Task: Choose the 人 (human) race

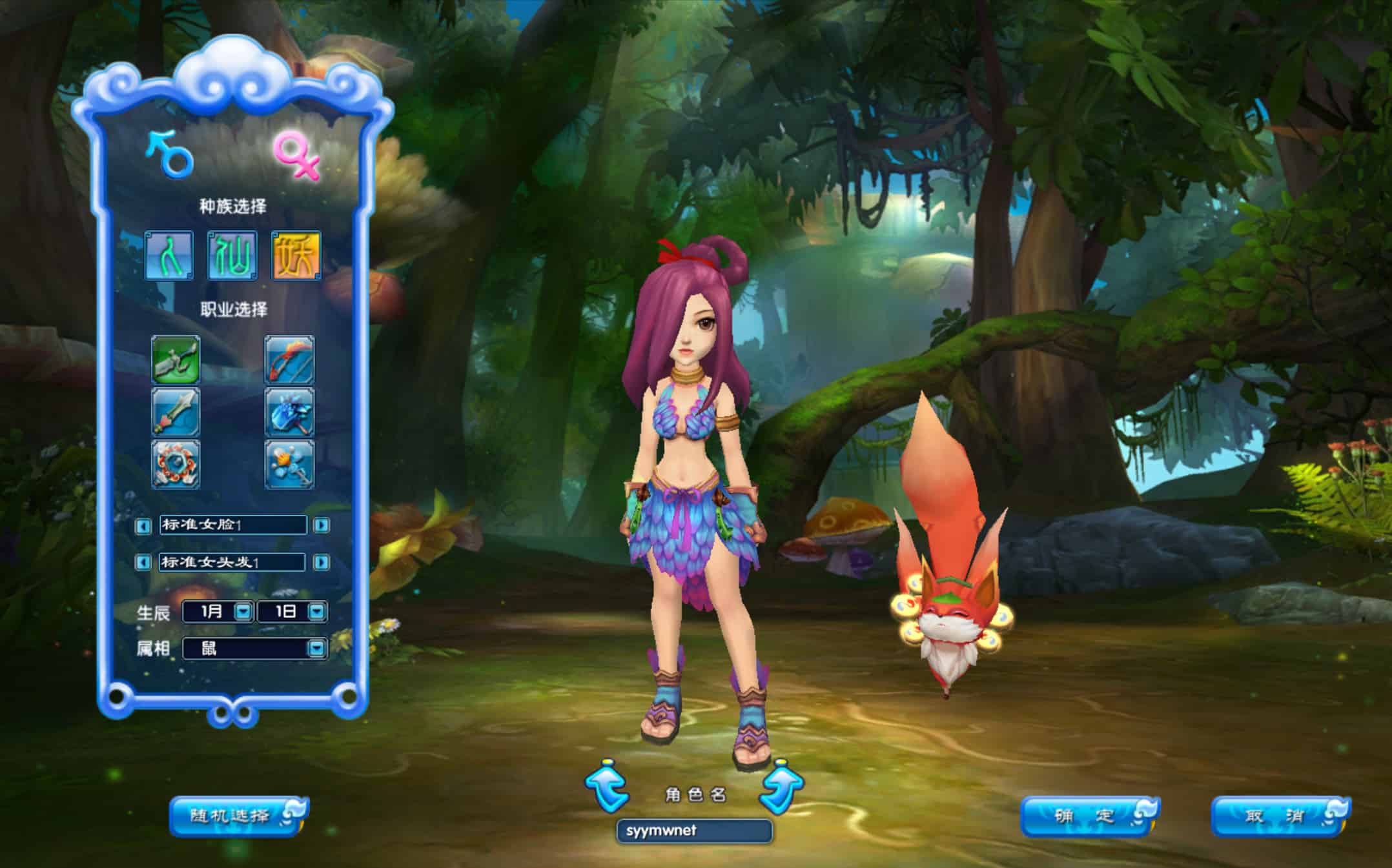Action: point(169,256)
